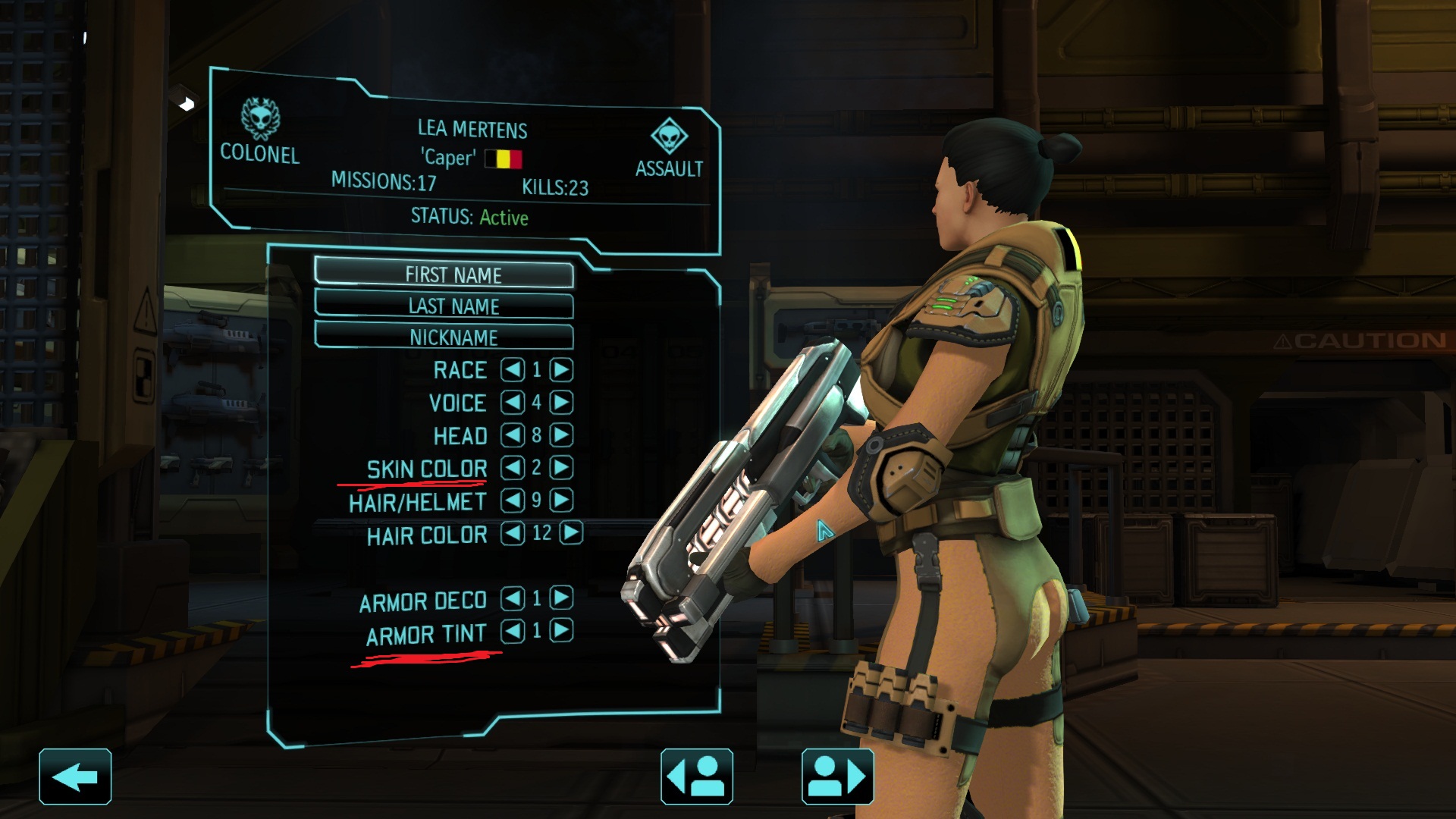Switch to next Hair/Helmet style
The image size is (1456, 819).
(x=561, y=500)
